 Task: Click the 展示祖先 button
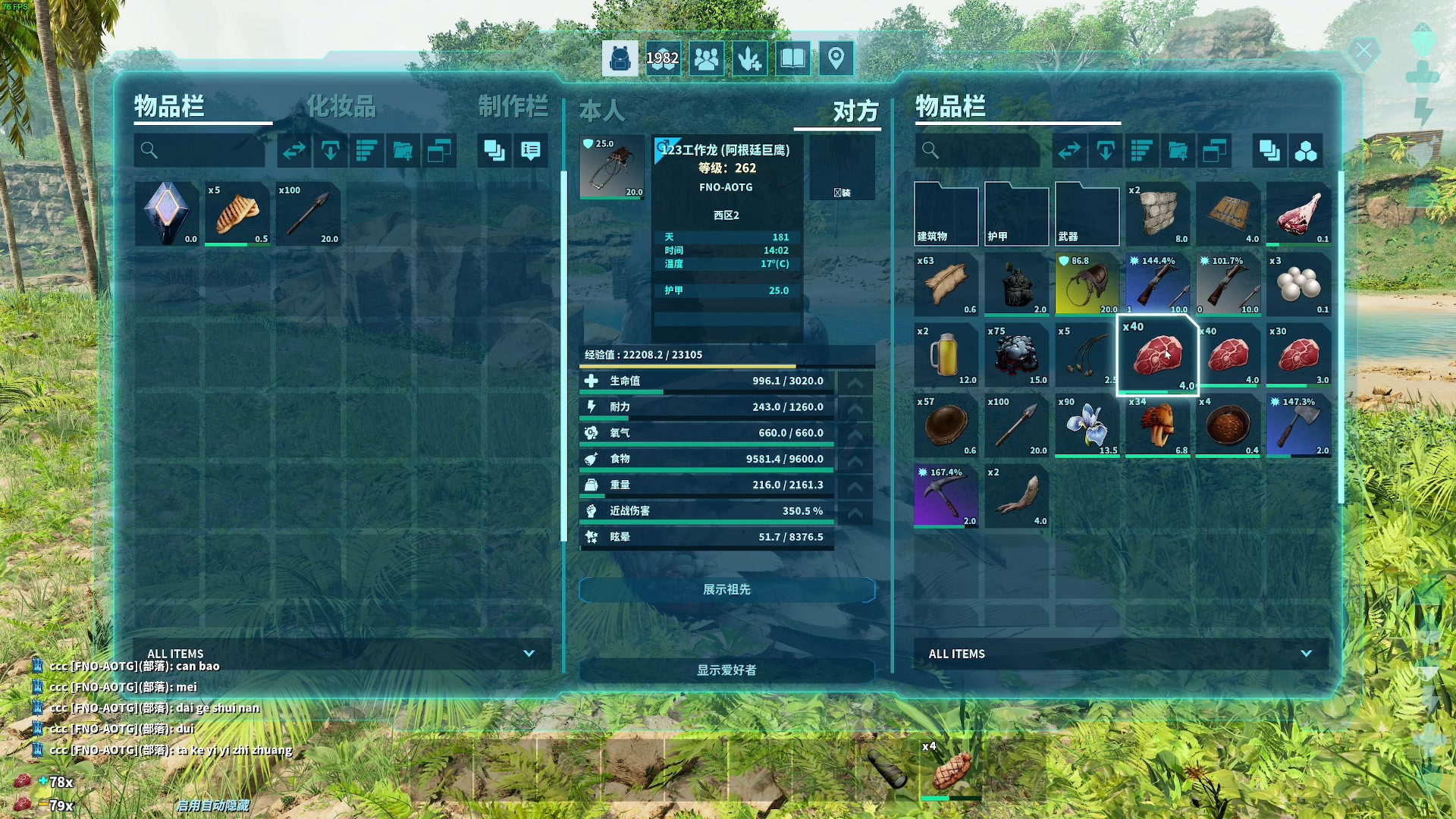click(x=726, y=590)
